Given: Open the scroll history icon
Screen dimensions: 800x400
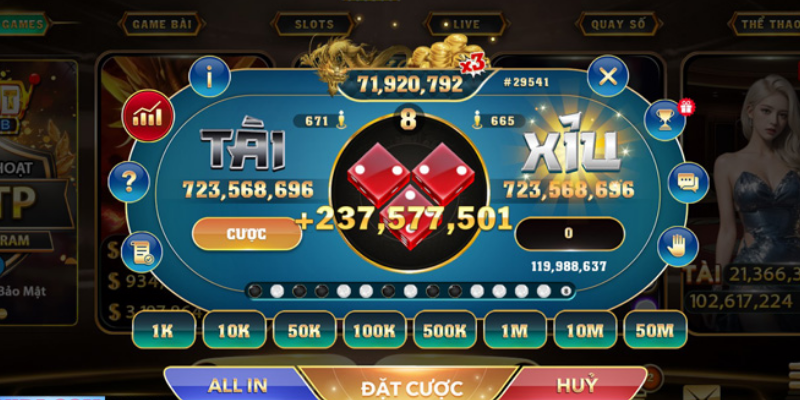Looking at the screenshot, I should (138, 252).
